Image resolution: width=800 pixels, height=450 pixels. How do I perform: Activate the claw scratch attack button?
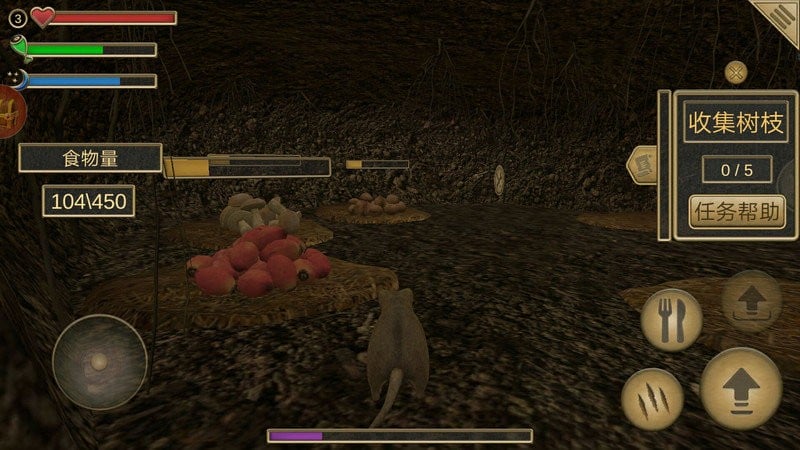pyautogui.click(x=652, y=399)
